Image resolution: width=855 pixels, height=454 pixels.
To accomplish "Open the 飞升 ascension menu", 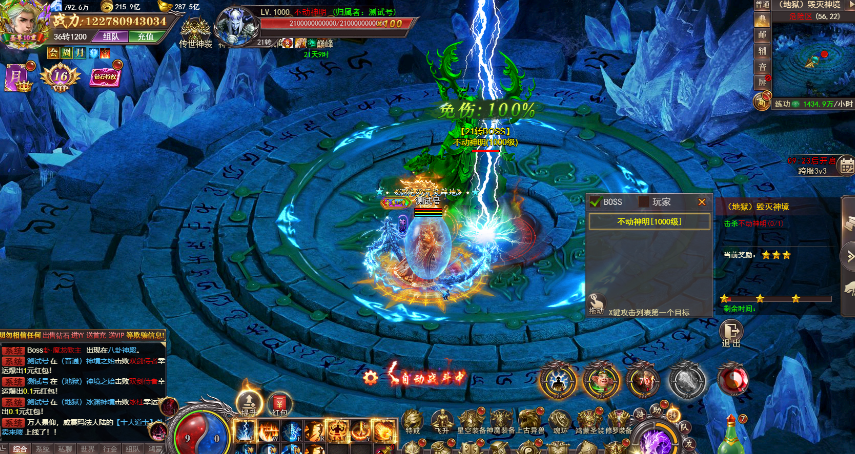I will click(x=441, y=420).
